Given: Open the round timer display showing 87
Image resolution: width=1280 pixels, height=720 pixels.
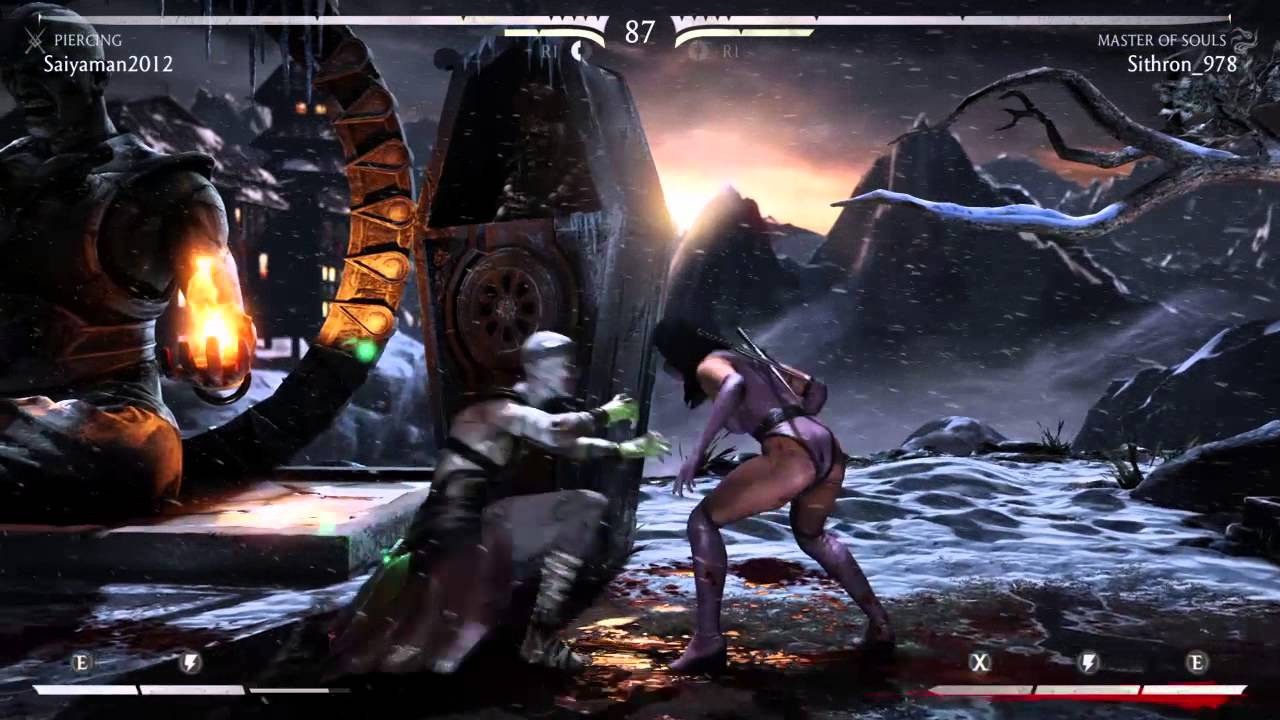Looking at the screenshot, I should click(x=640, y=33).
